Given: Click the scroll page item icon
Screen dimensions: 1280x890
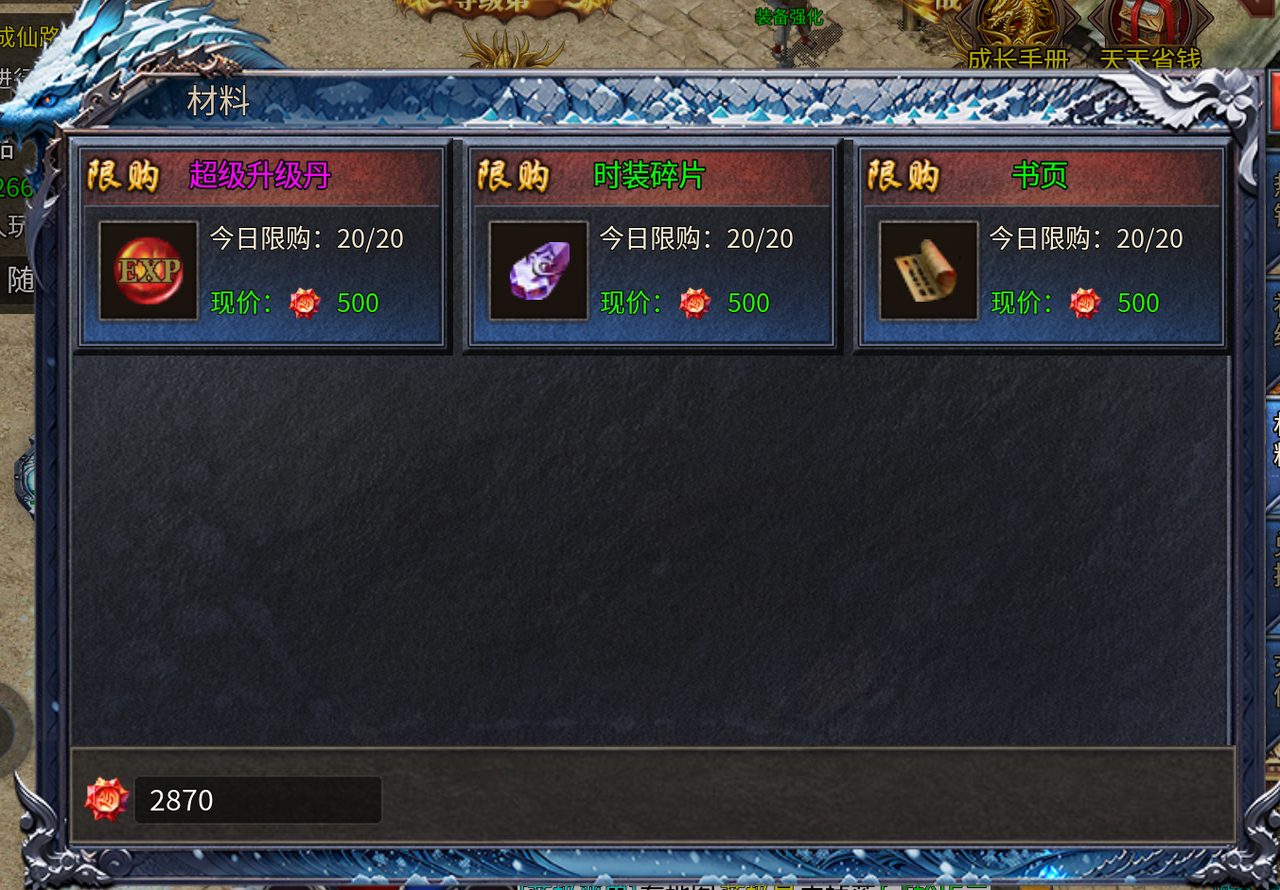Looking at the screenshot, I should pos(929,271).
